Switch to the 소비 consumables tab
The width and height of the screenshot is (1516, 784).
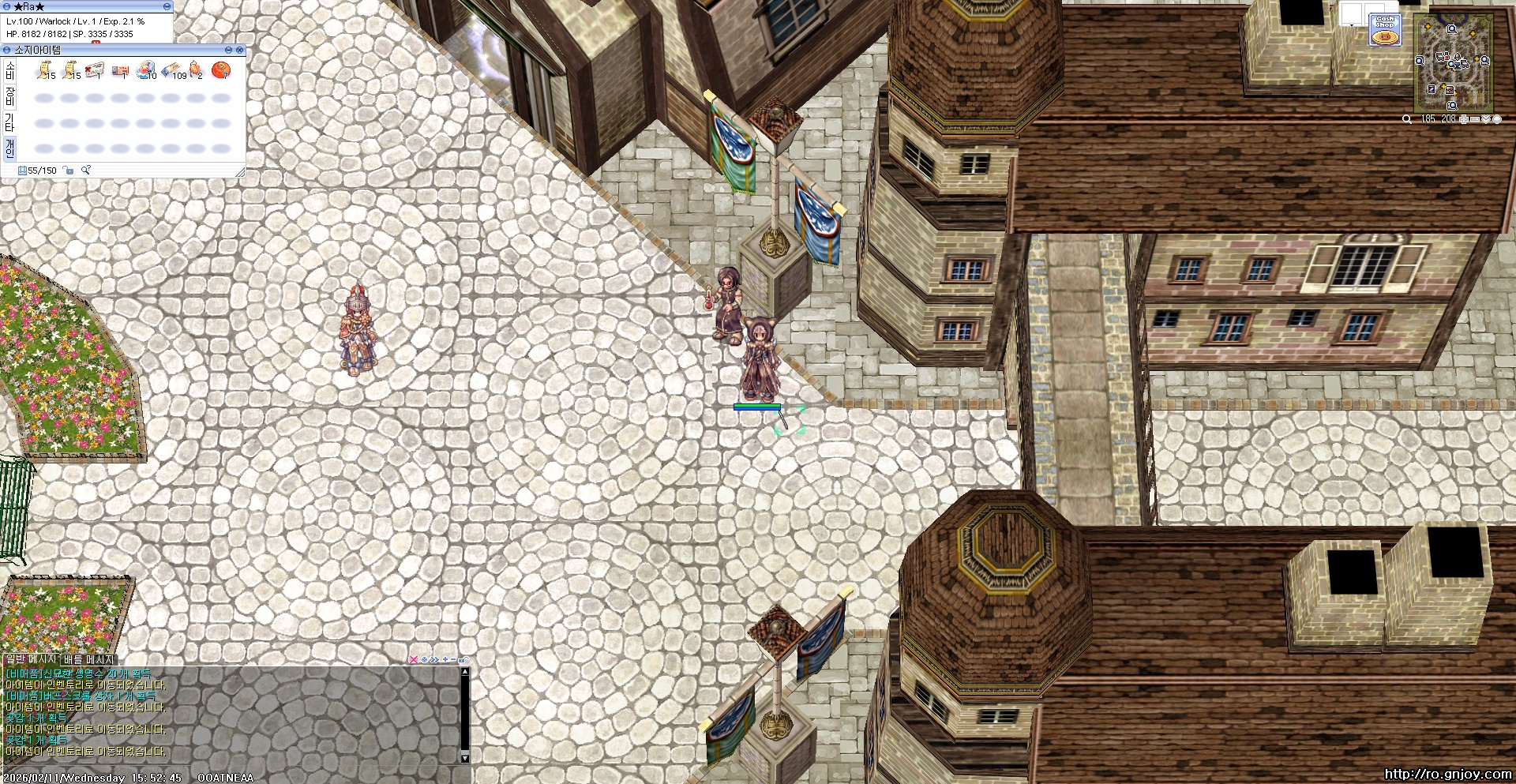9,70
